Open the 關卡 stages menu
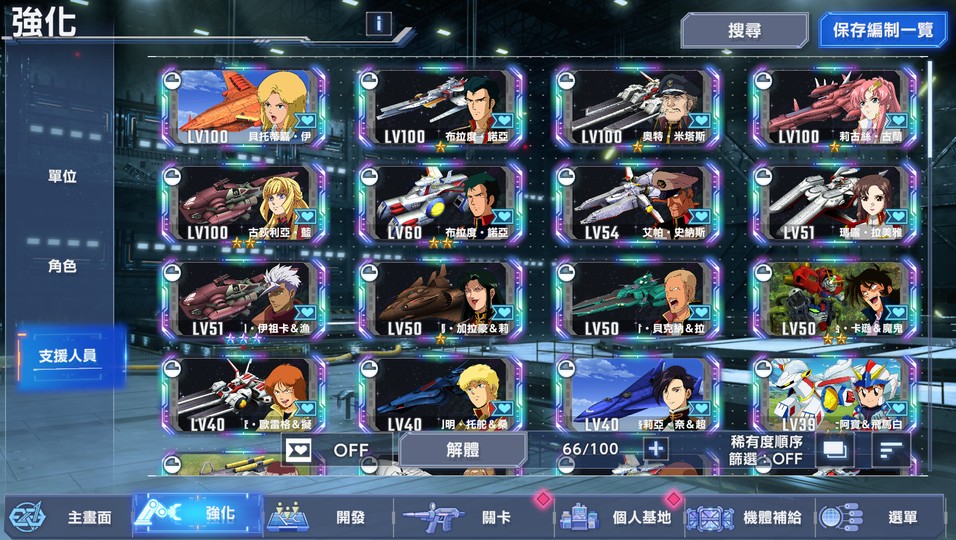 click(470, 517)
